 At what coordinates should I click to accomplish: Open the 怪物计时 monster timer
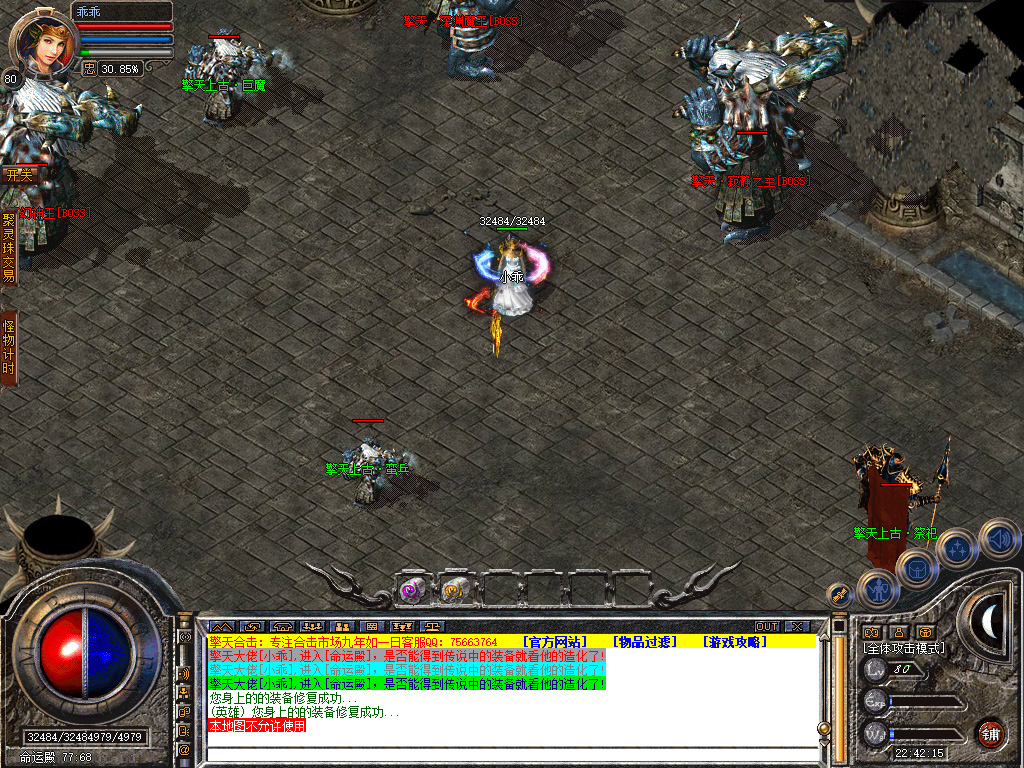tap(9, 347)
